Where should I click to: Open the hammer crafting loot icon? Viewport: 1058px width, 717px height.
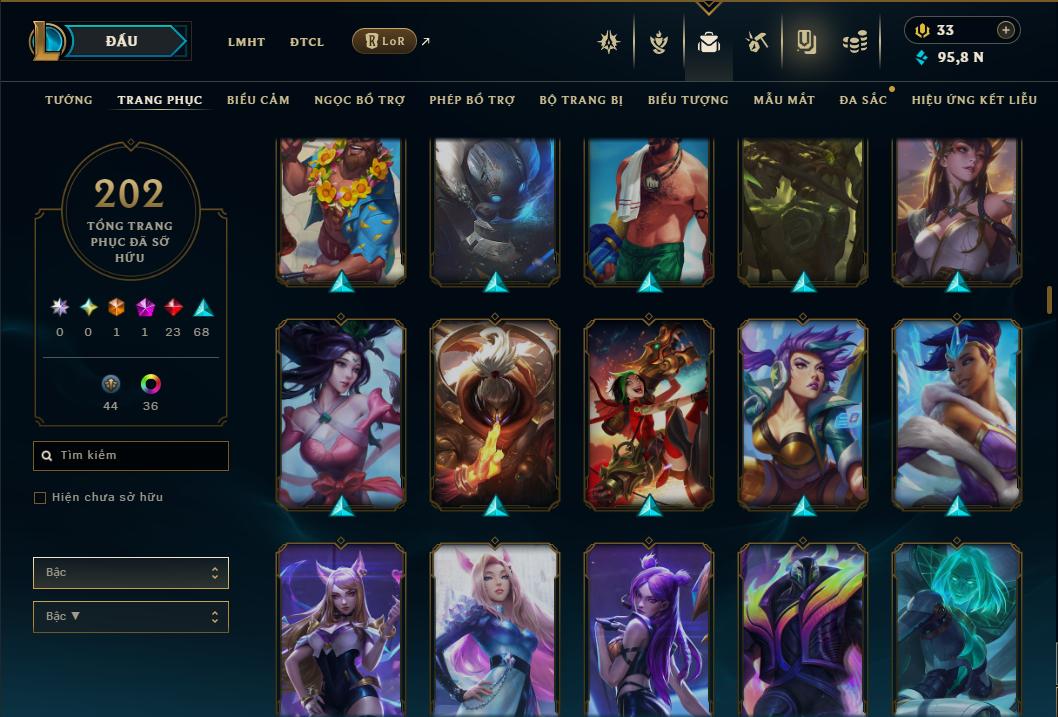coord(757,42)
